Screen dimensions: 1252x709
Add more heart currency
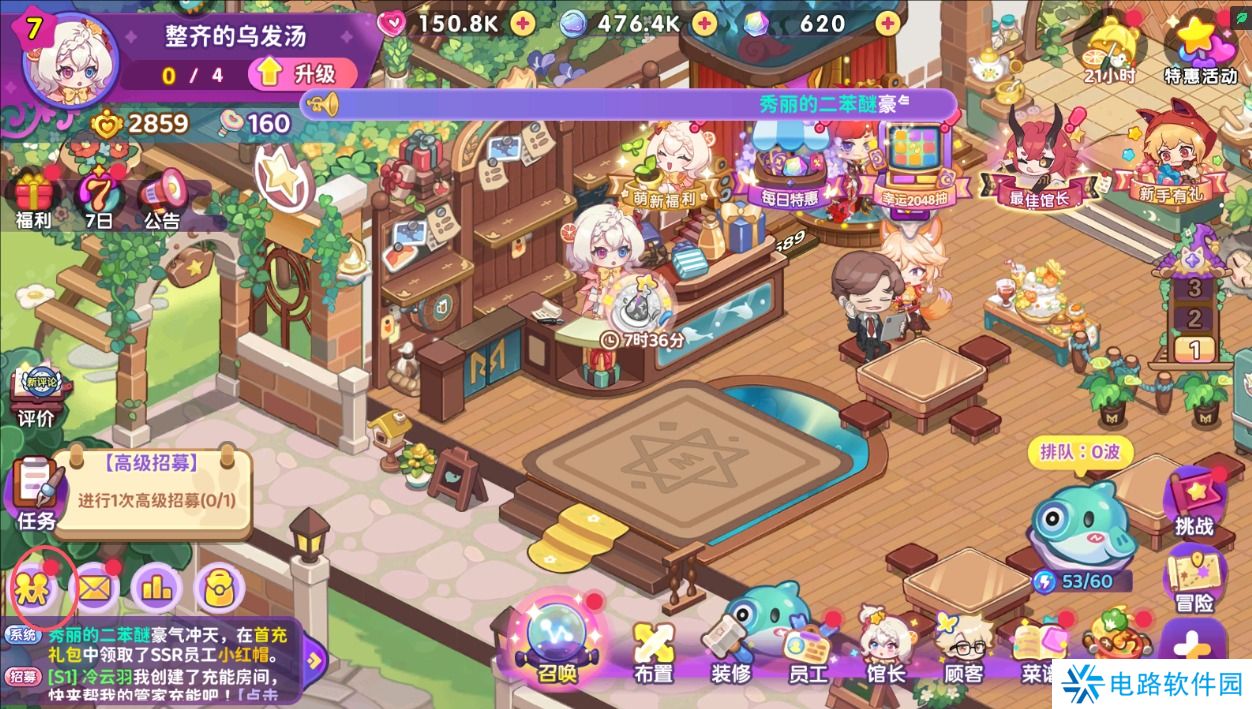click(521, 23)
